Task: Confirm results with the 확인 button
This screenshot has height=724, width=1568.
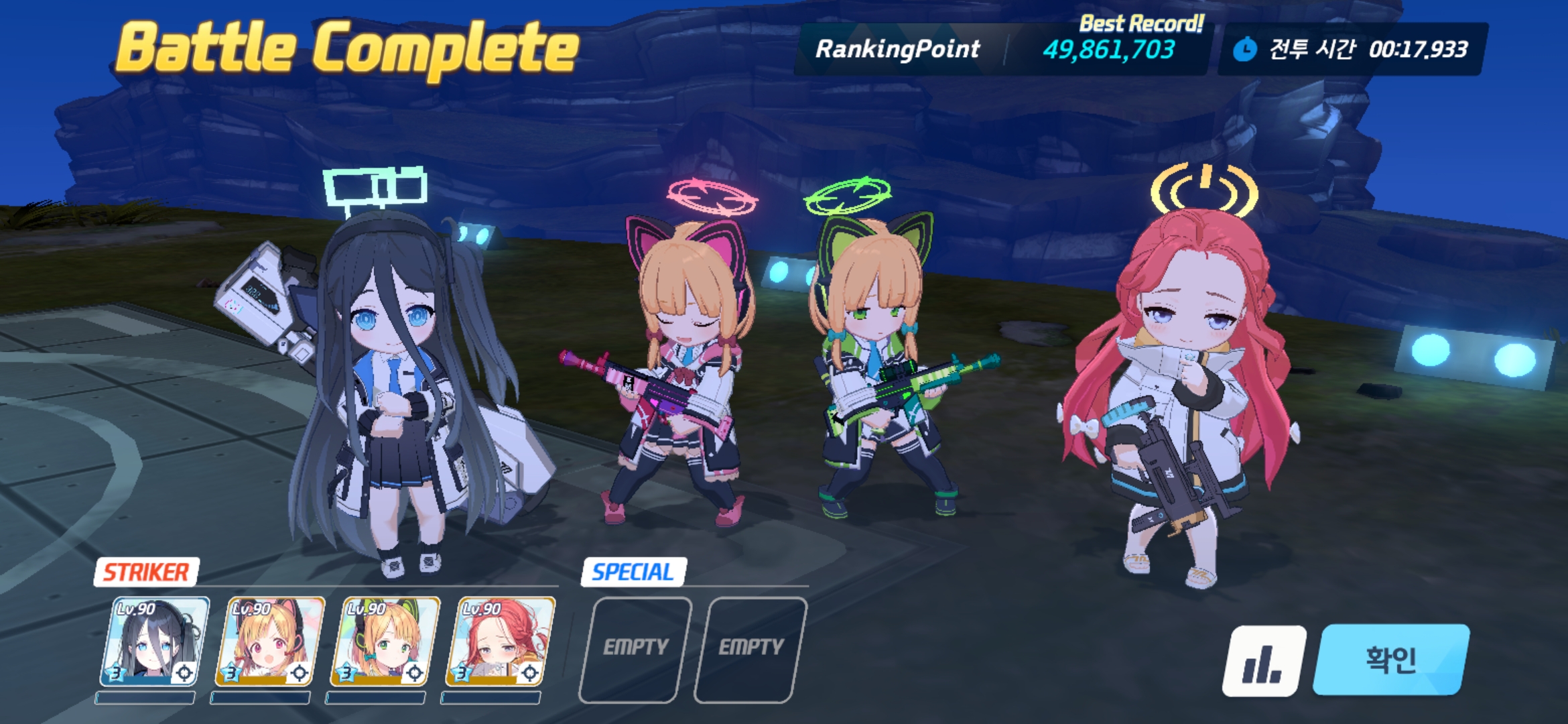Action: 1391,660
